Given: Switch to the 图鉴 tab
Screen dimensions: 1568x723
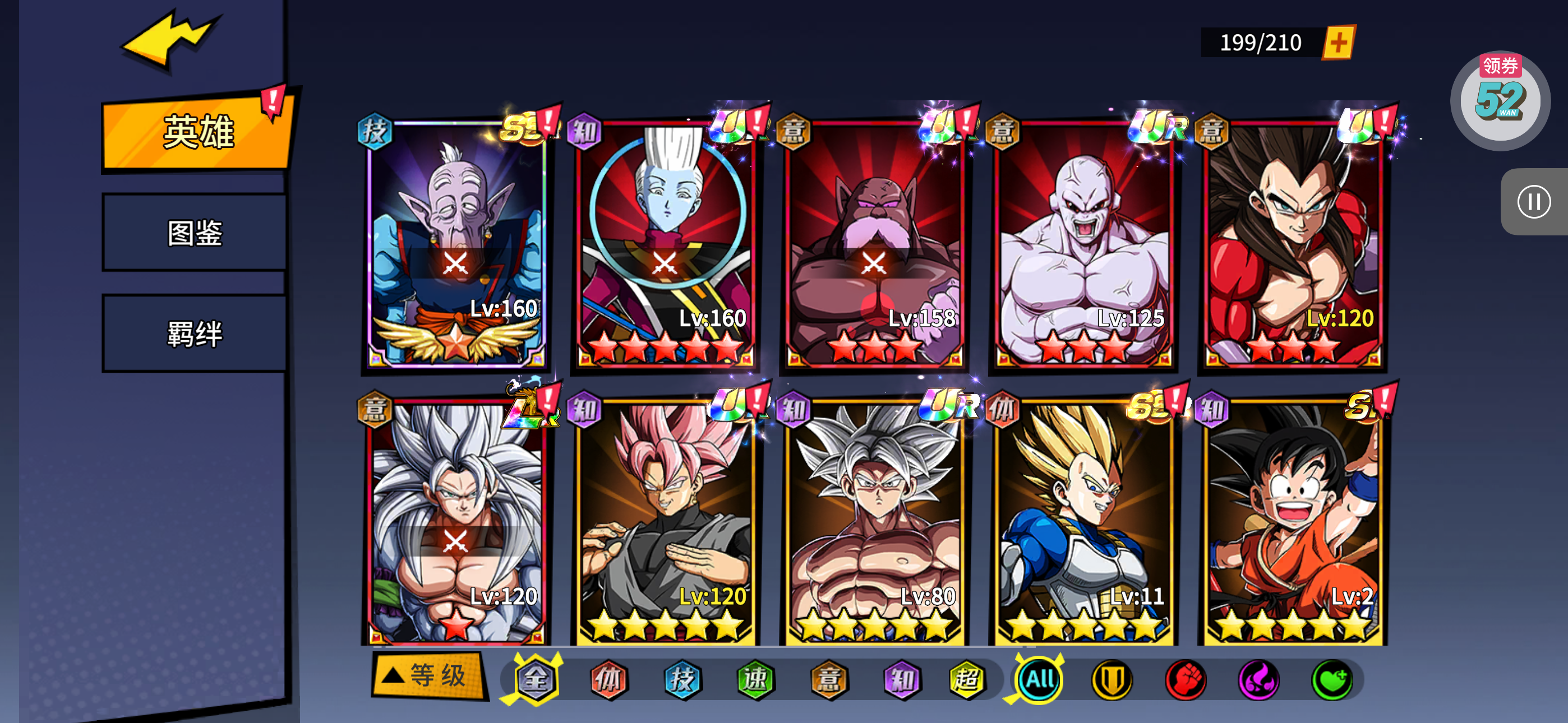Looking at the screenshot, I should pos(195,233).
